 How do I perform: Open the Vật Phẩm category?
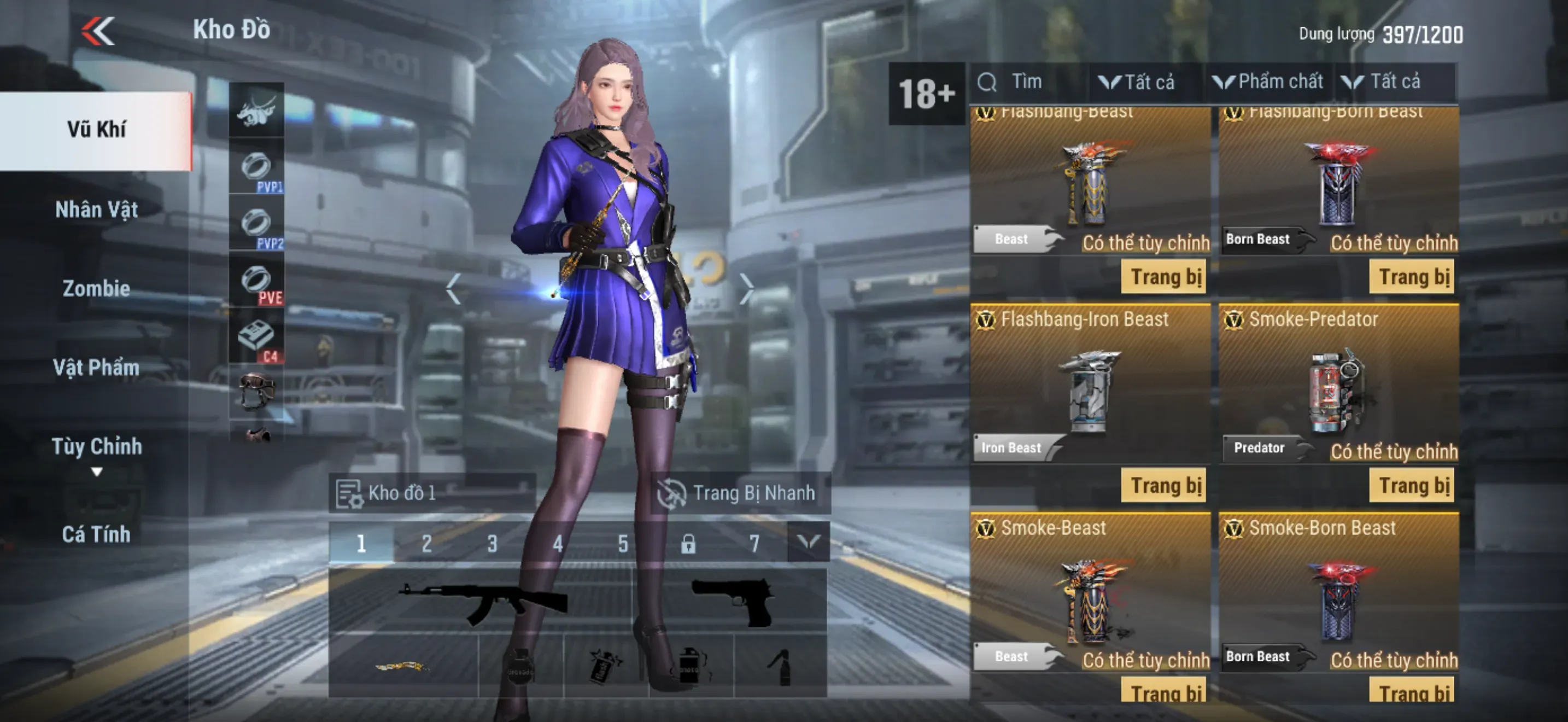96,368
